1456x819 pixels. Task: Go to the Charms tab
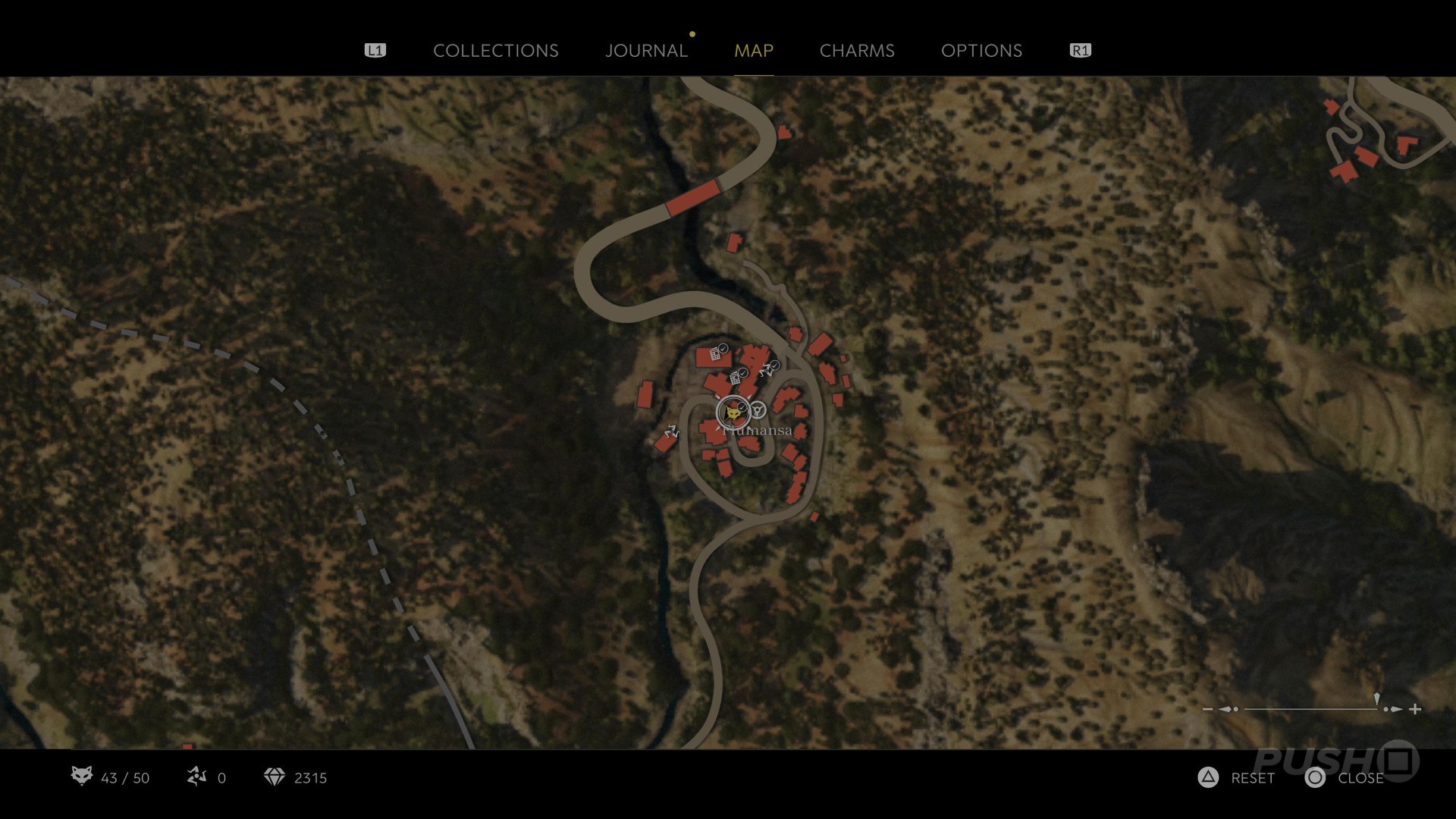coord(857,51)
